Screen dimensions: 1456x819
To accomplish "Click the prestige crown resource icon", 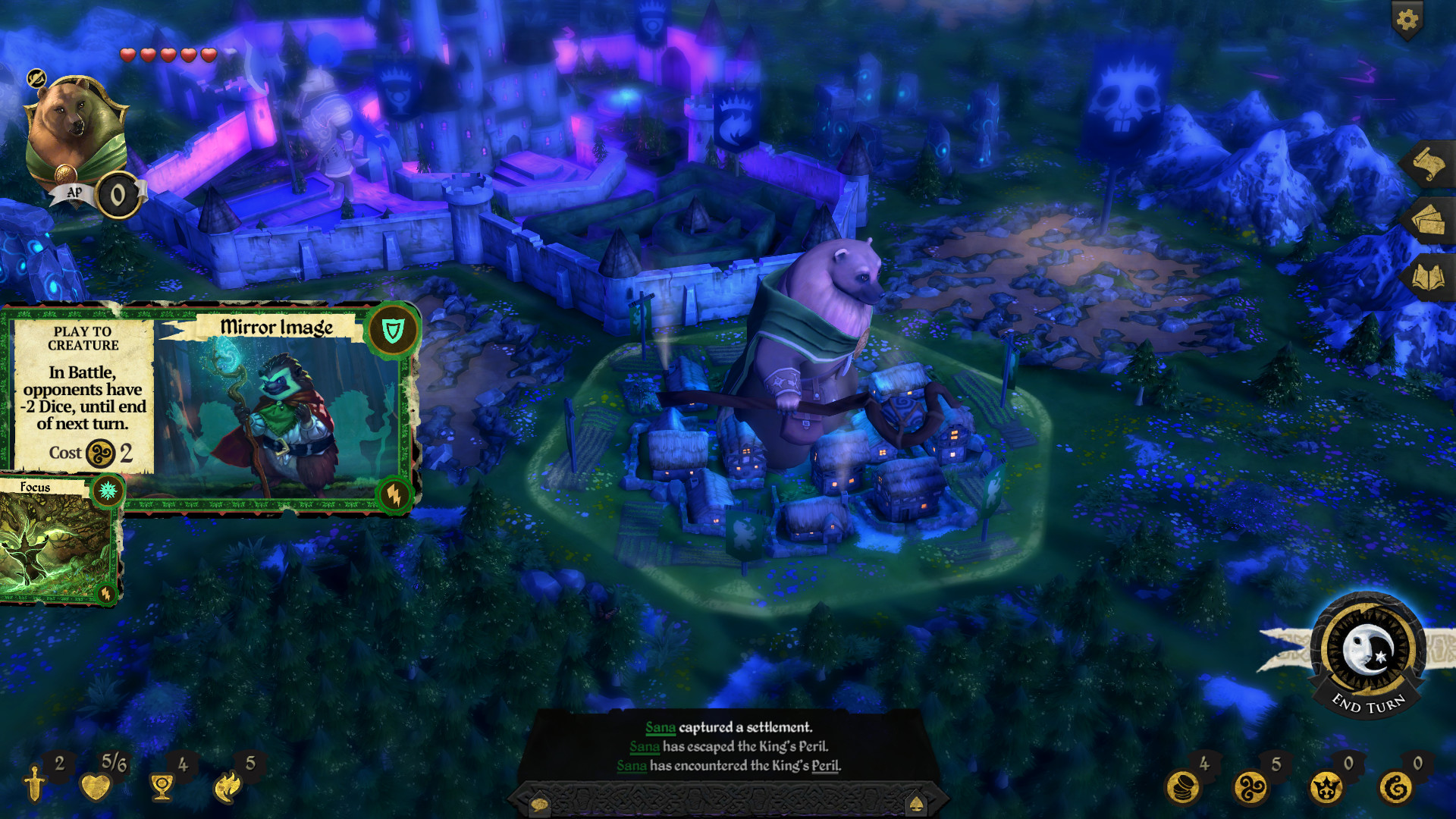I will pyautogui.click(x=1325, y=787).
